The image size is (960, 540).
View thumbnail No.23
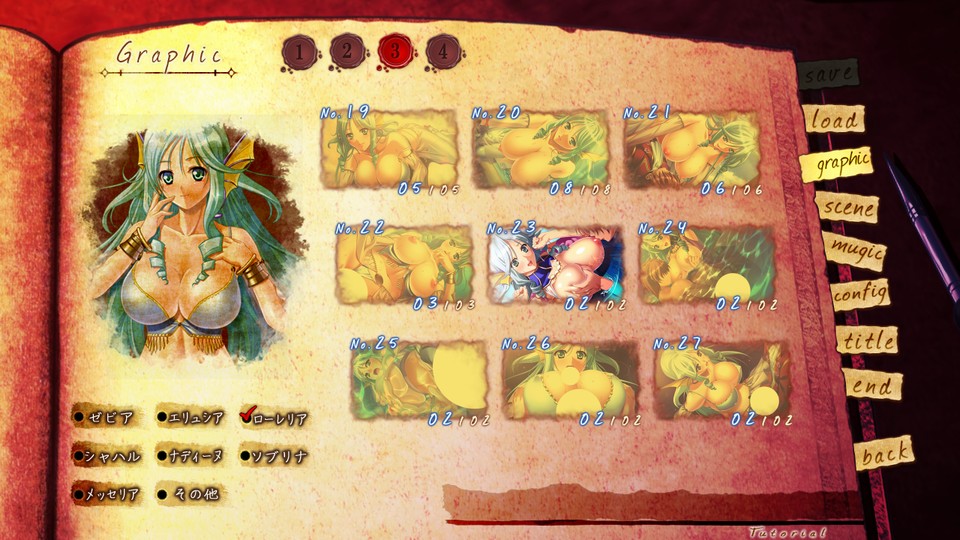click(x=553, y=266)
